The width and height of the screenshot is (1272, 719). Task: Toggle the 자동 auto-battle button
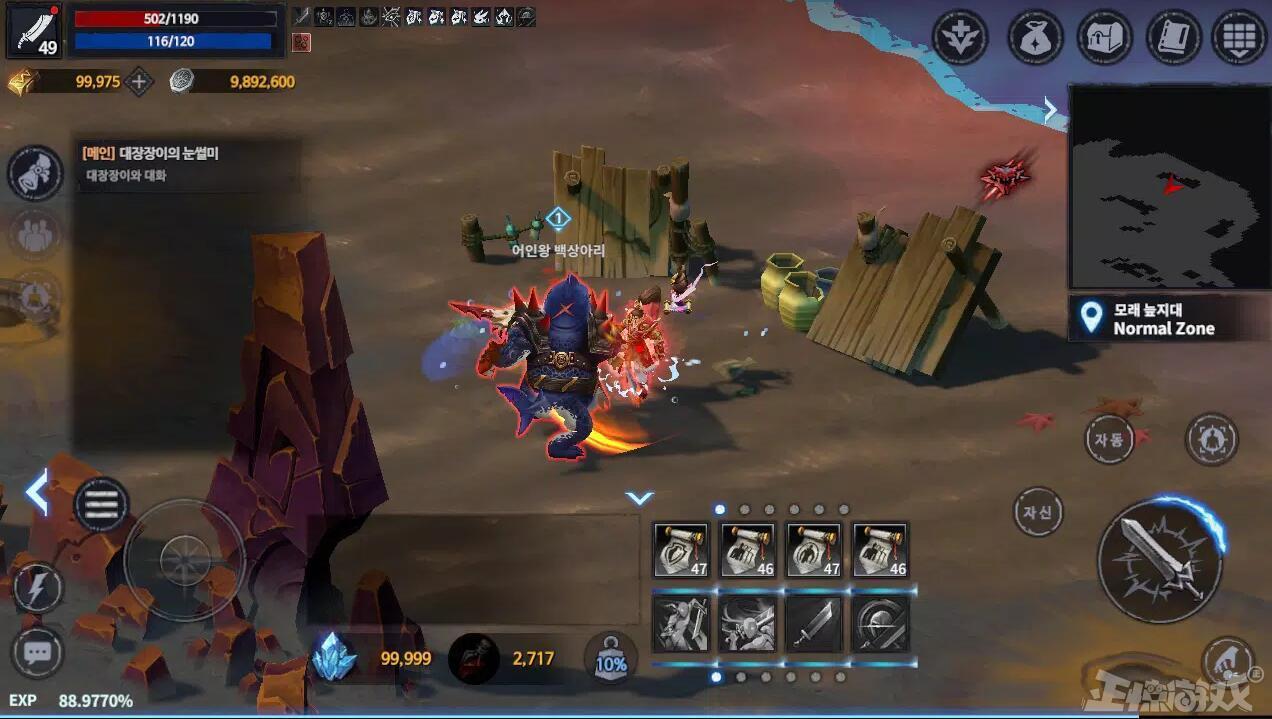[x=1108, y=439]
